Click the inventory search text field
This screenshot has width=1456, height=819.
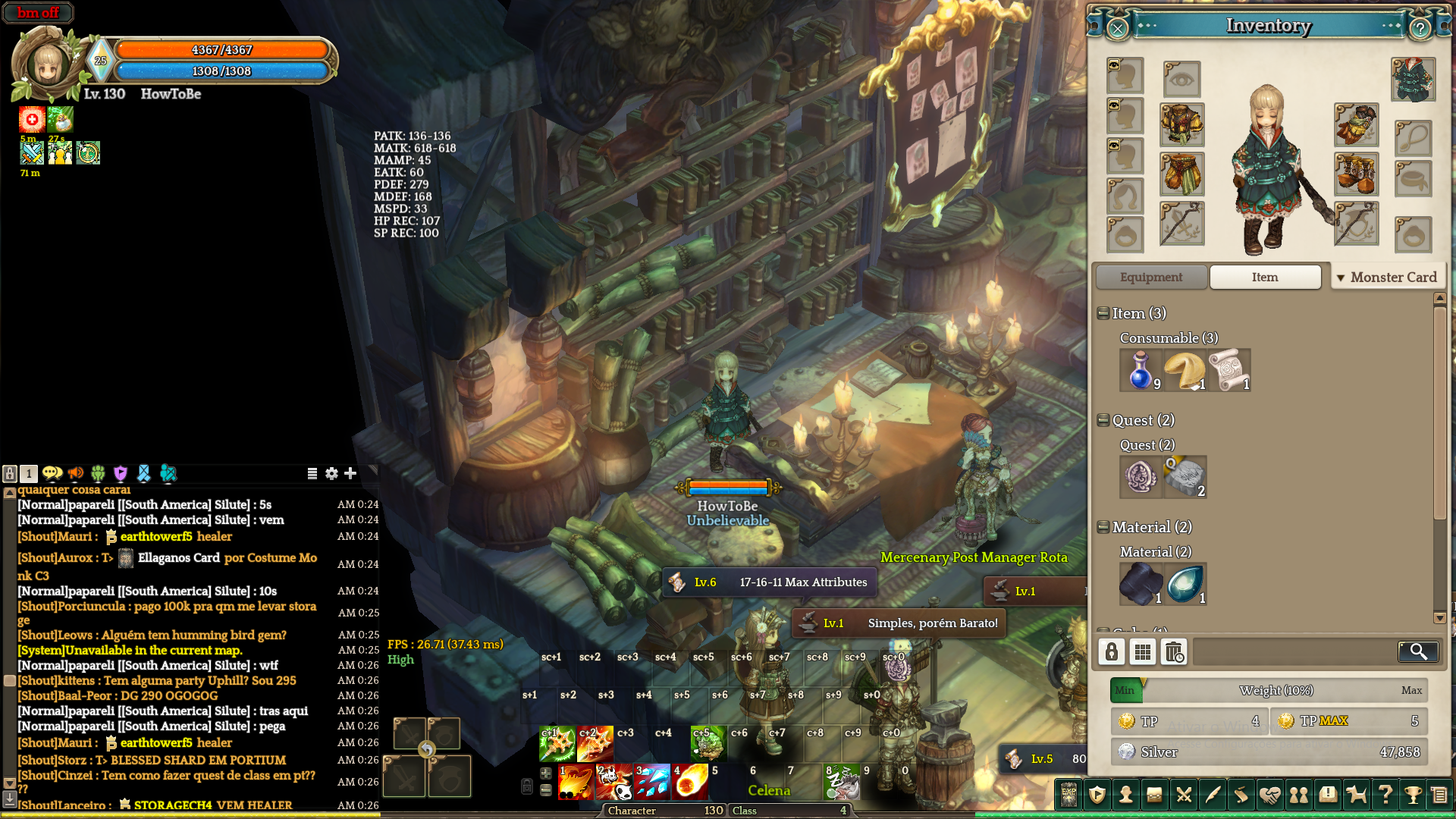click(1294, 651)
